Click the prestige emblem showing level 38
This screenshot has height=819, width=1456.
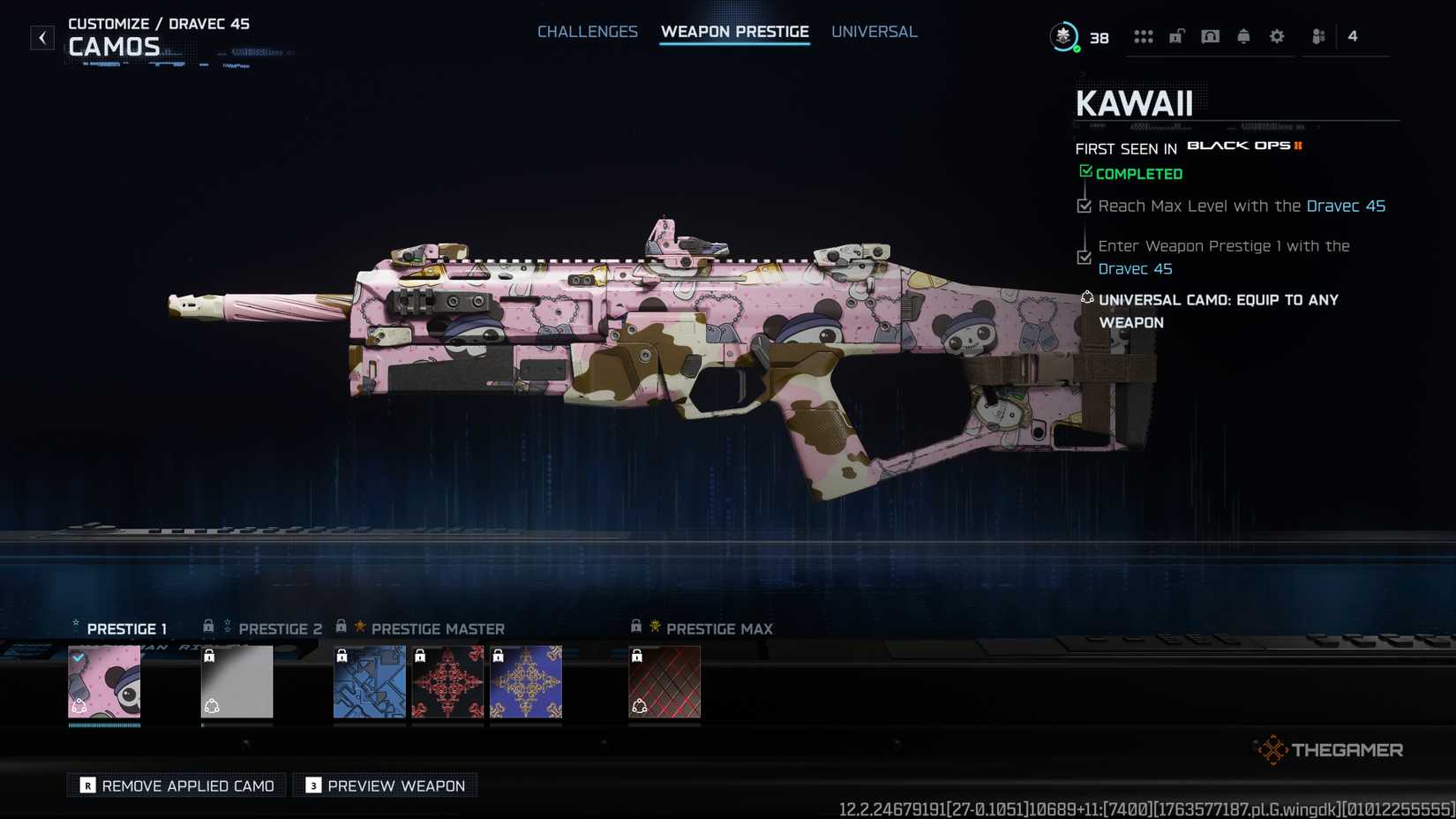coord(1065,37)
